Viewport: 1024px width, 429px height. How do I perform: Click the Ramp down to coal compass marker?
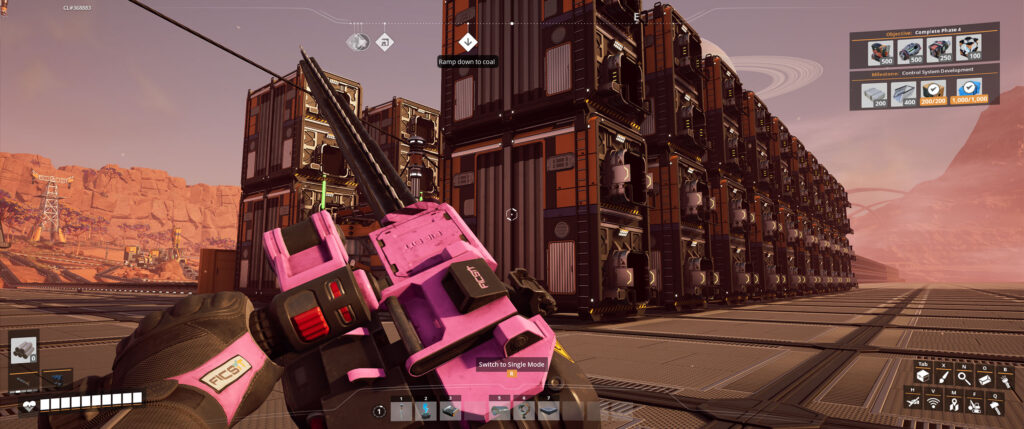466,41
